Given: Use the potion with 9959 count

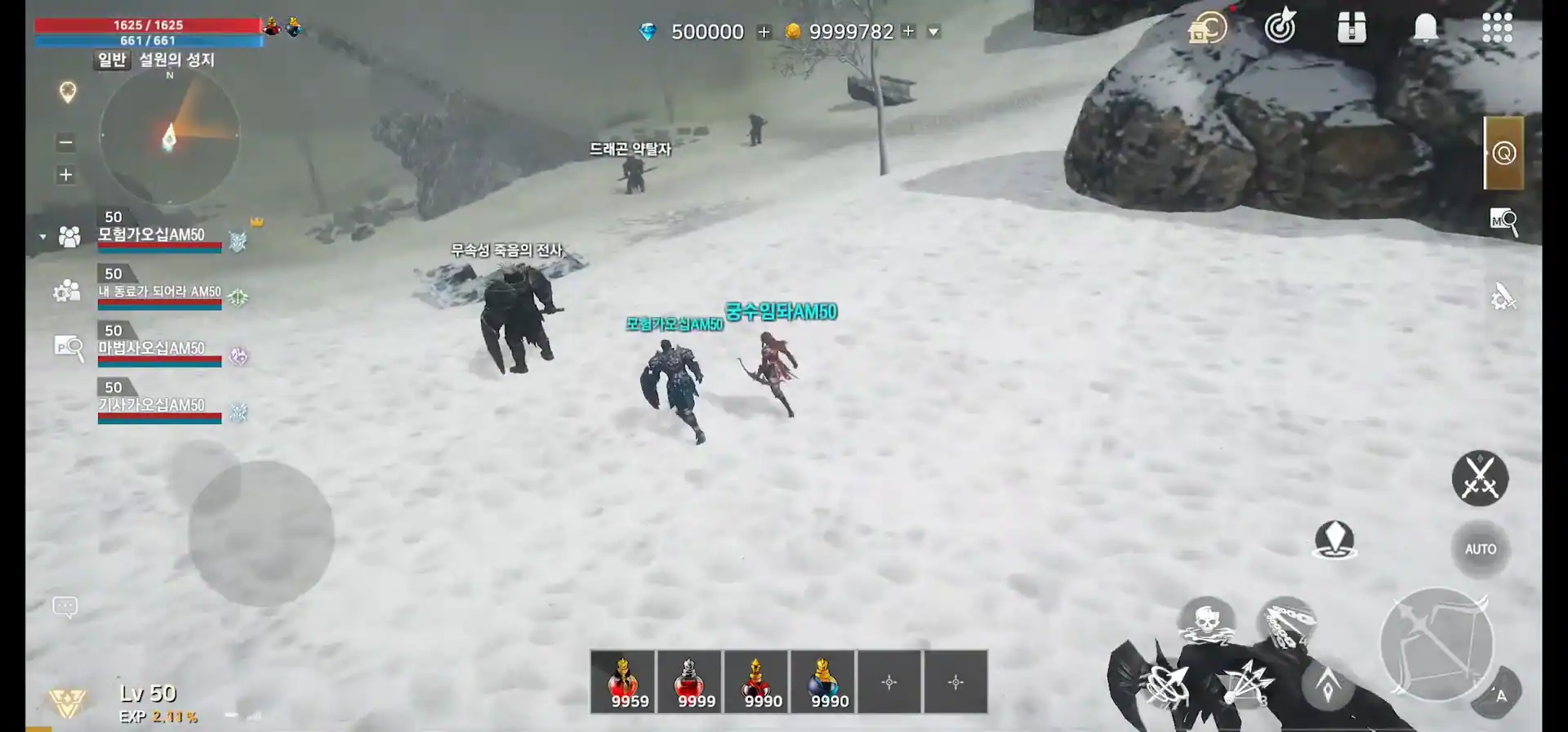Looking at the screenshot, I should (623, 682).
